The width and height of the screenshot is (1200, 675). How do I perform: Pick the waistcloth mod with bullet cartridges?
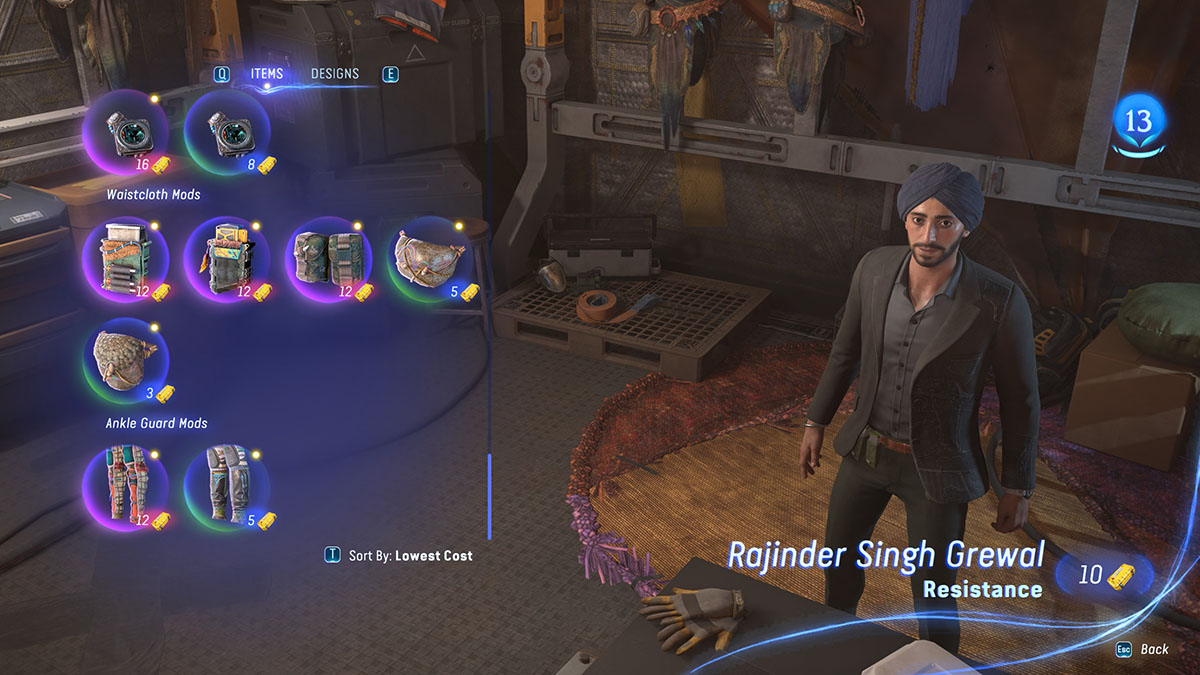coord(125,261)
